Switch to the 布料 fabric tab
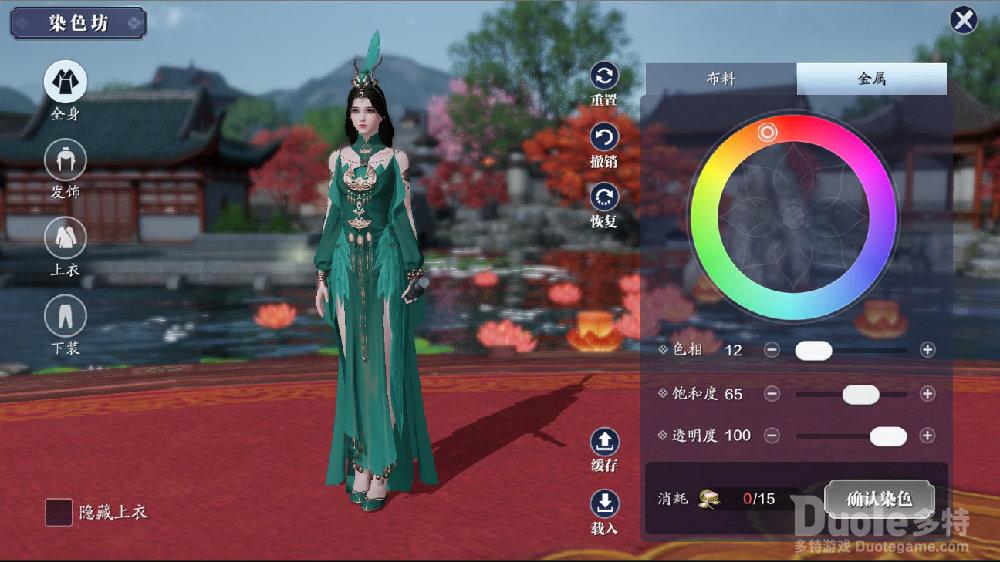Viewport: 1000px width, 562px height. [x=721, y=78]
